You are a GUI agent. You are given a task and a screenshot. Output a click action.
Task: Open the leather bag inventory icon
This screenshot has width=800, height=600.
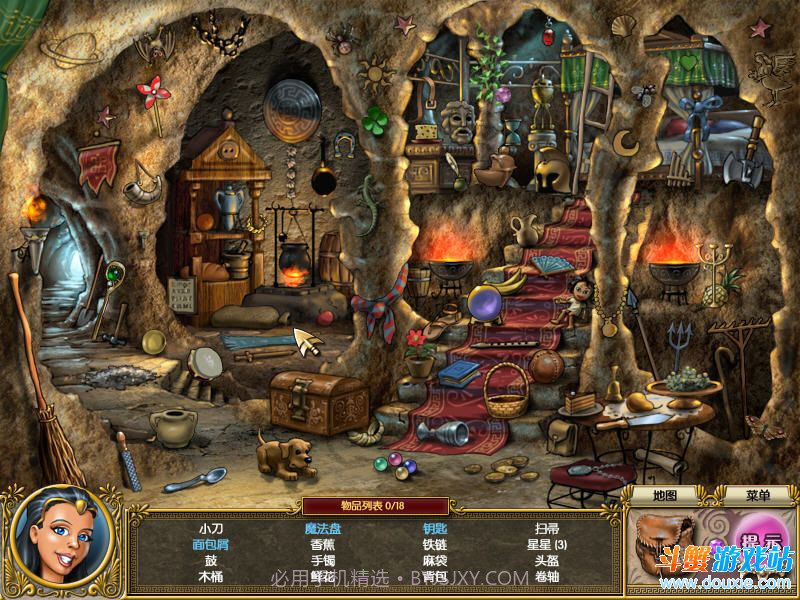pos(663,545)
